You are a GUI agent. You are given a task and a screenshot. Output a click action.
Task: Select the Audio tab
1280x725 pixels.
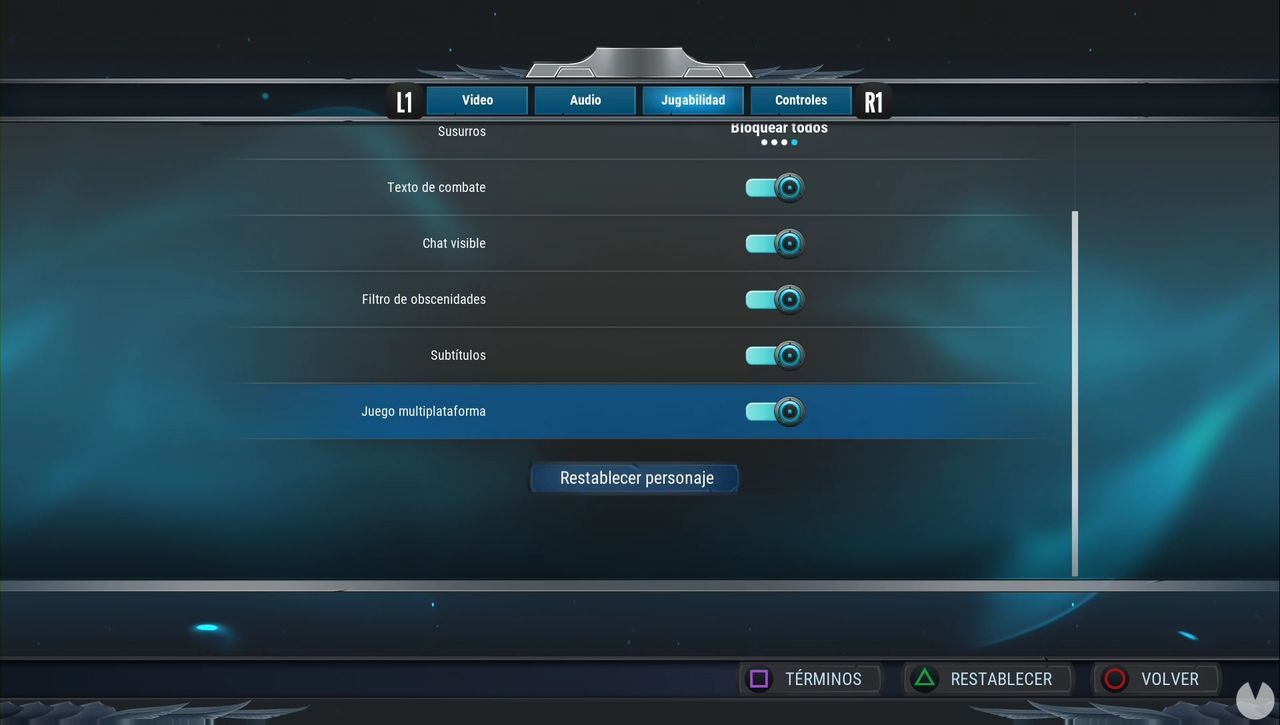[x=585, y=100]
